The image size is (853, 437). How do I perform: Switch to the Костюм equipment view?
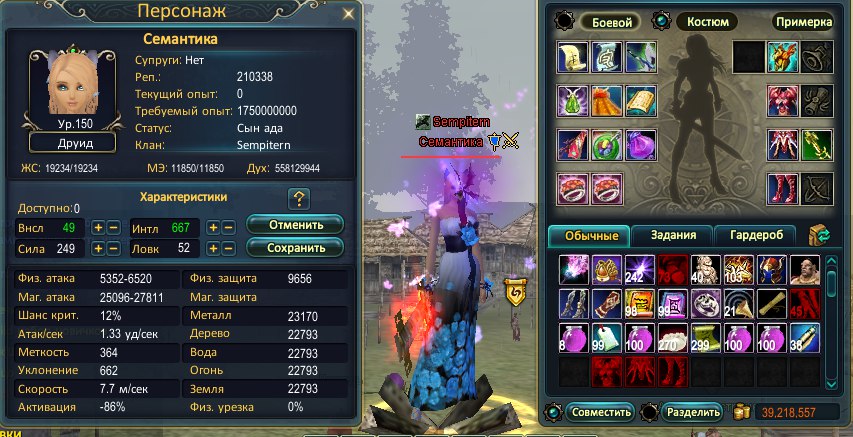click(701, 21)
